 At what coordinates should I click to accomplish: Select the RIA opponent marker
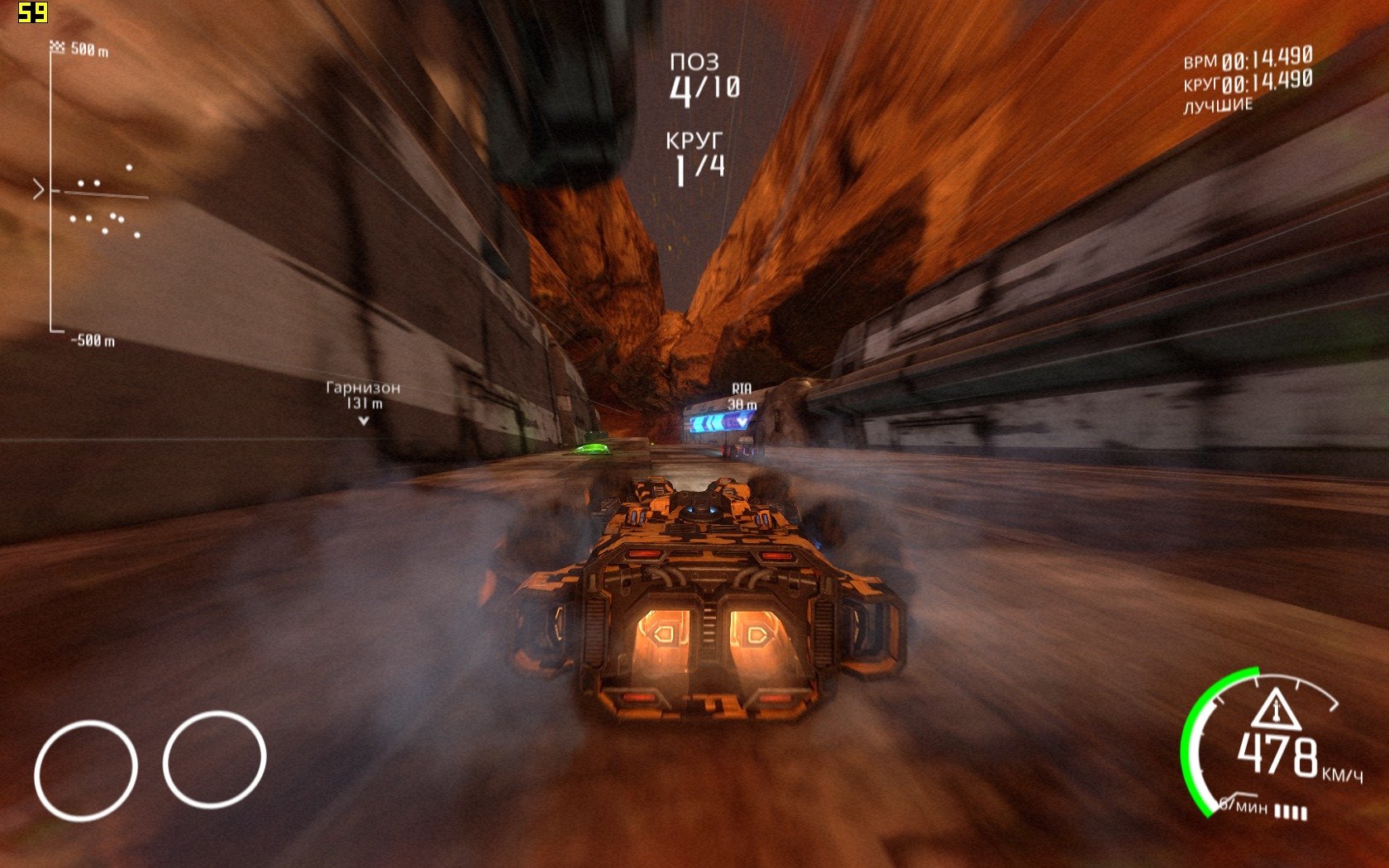[742, 399]
